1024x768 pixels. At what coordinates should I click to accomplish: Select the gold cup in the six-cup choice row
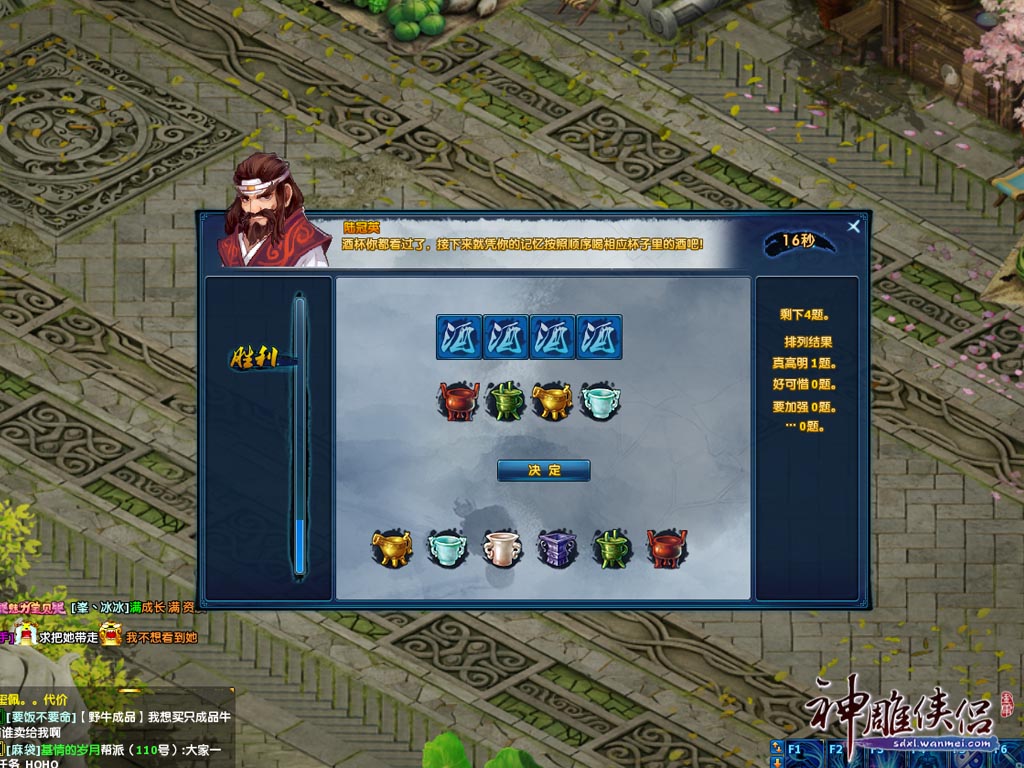[391, 549]
